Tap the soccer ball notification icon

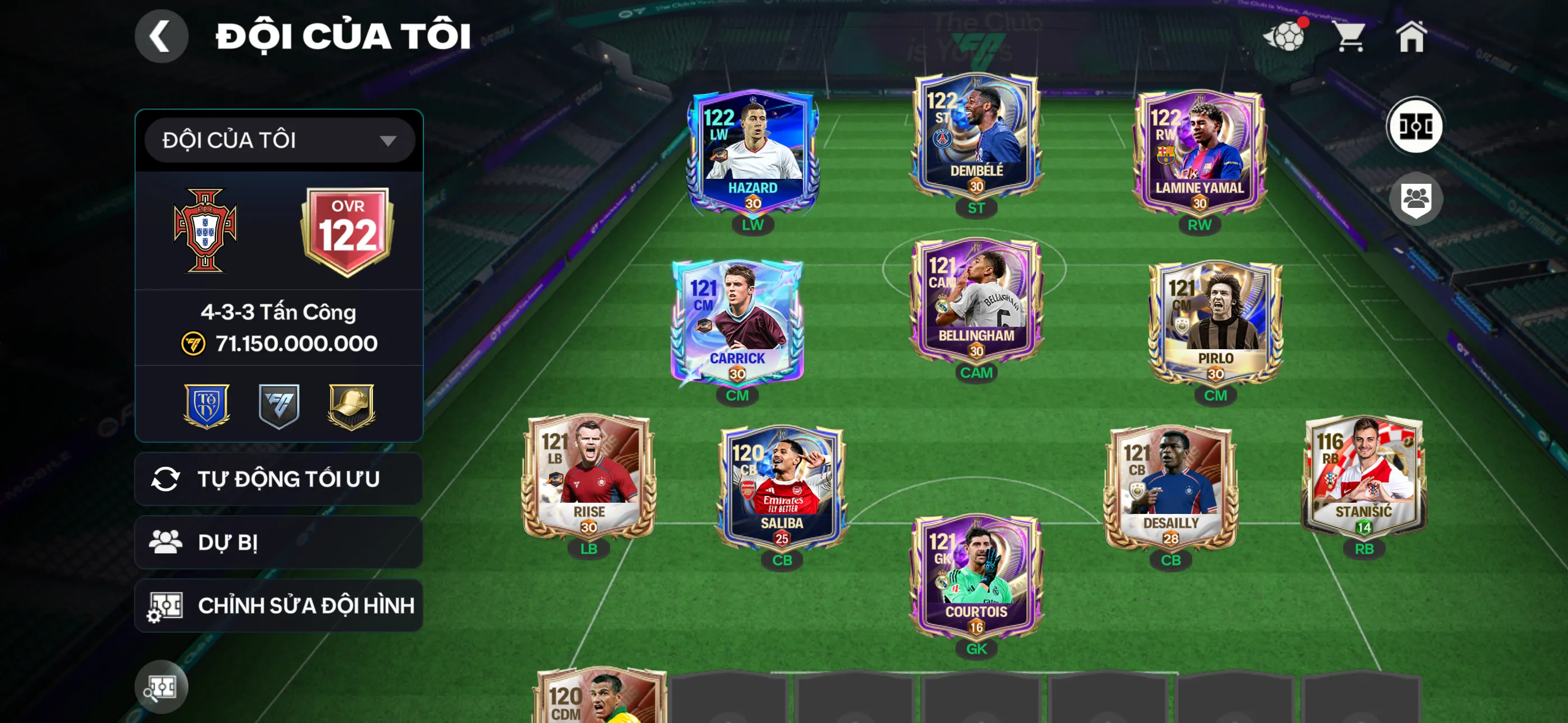tap(1284, 36)
